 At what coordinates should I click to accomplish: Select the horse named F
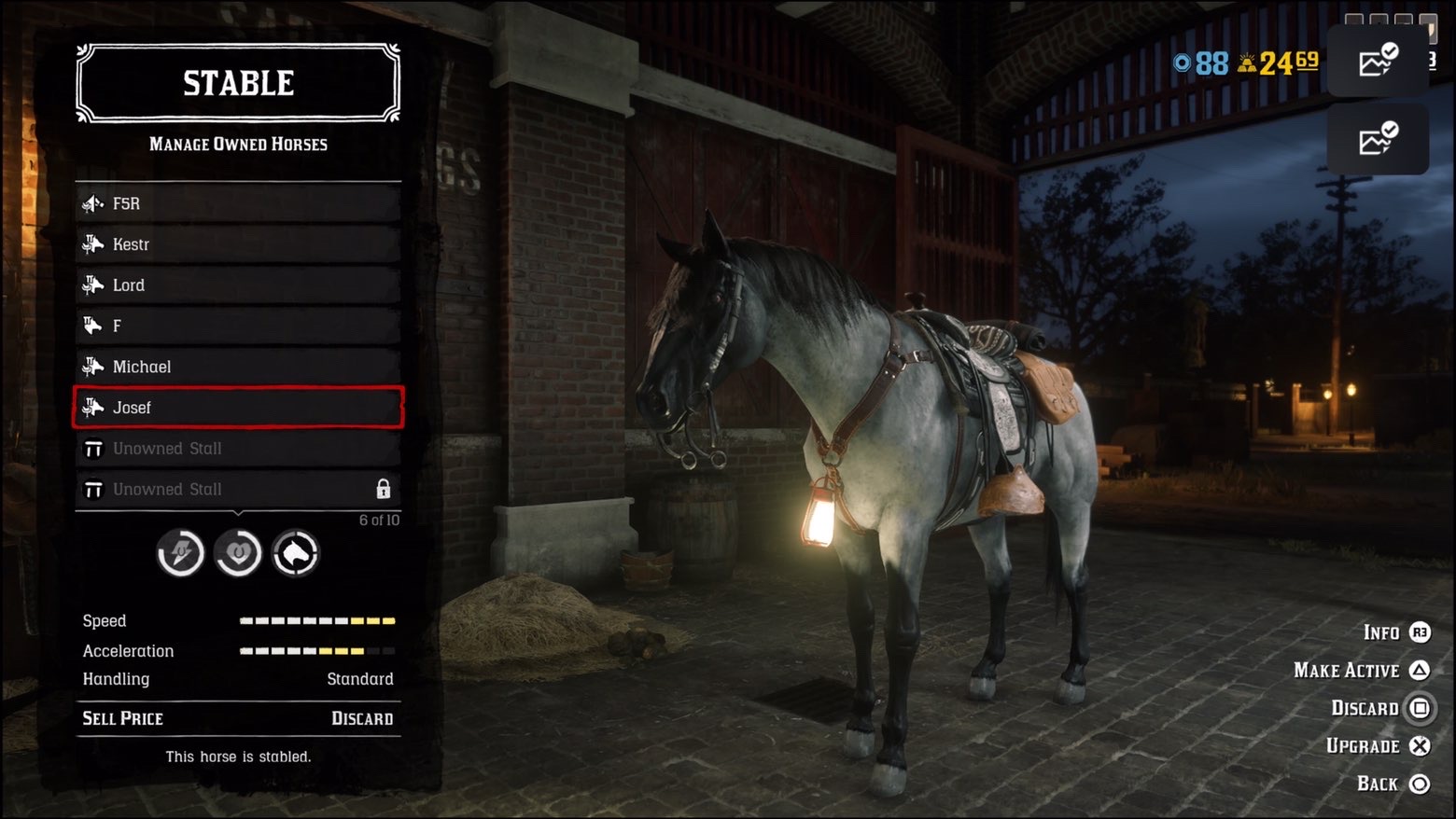(x=238, y=326)
